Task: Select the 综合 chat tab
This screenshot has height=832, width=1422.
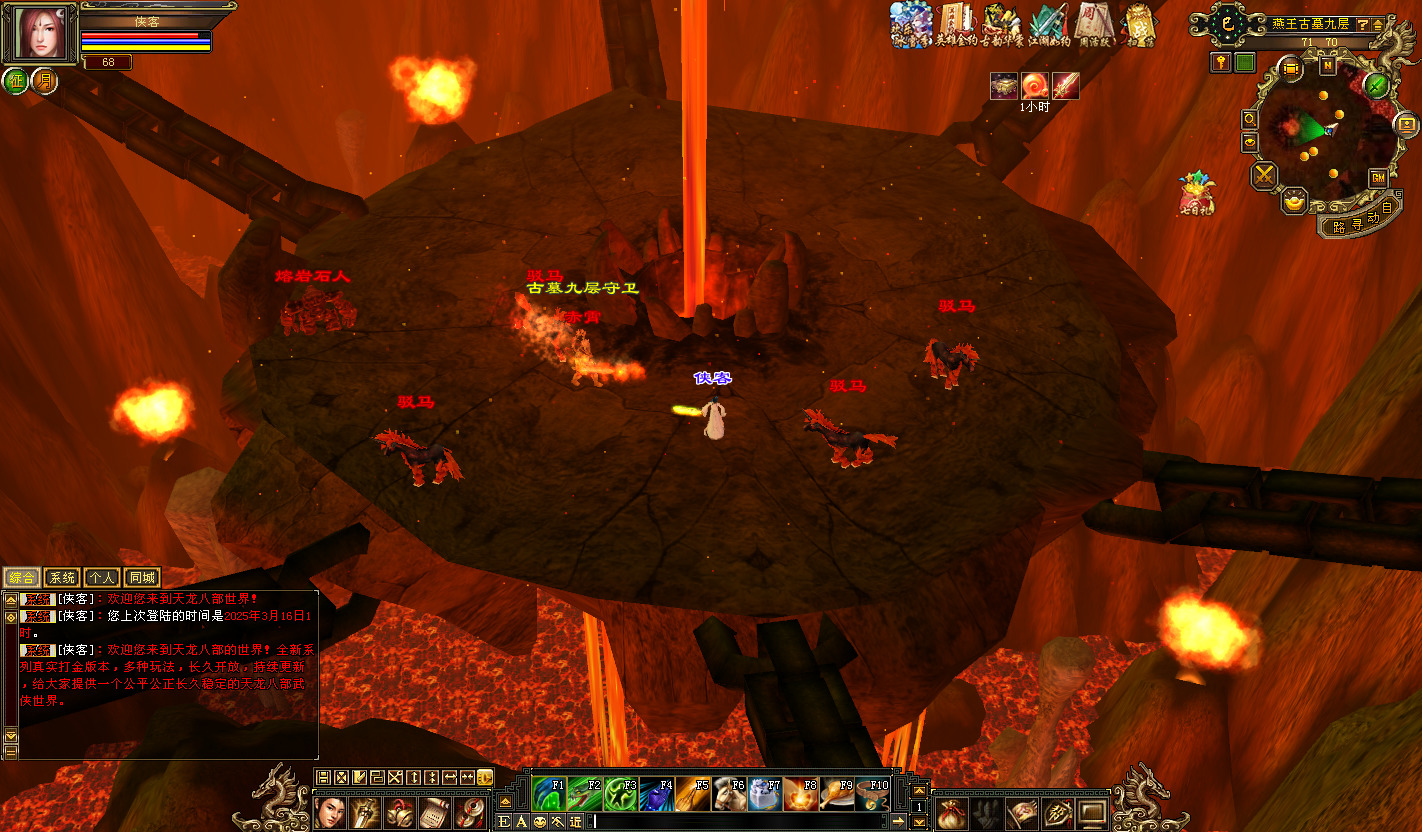Action: (x=21, y=577)
